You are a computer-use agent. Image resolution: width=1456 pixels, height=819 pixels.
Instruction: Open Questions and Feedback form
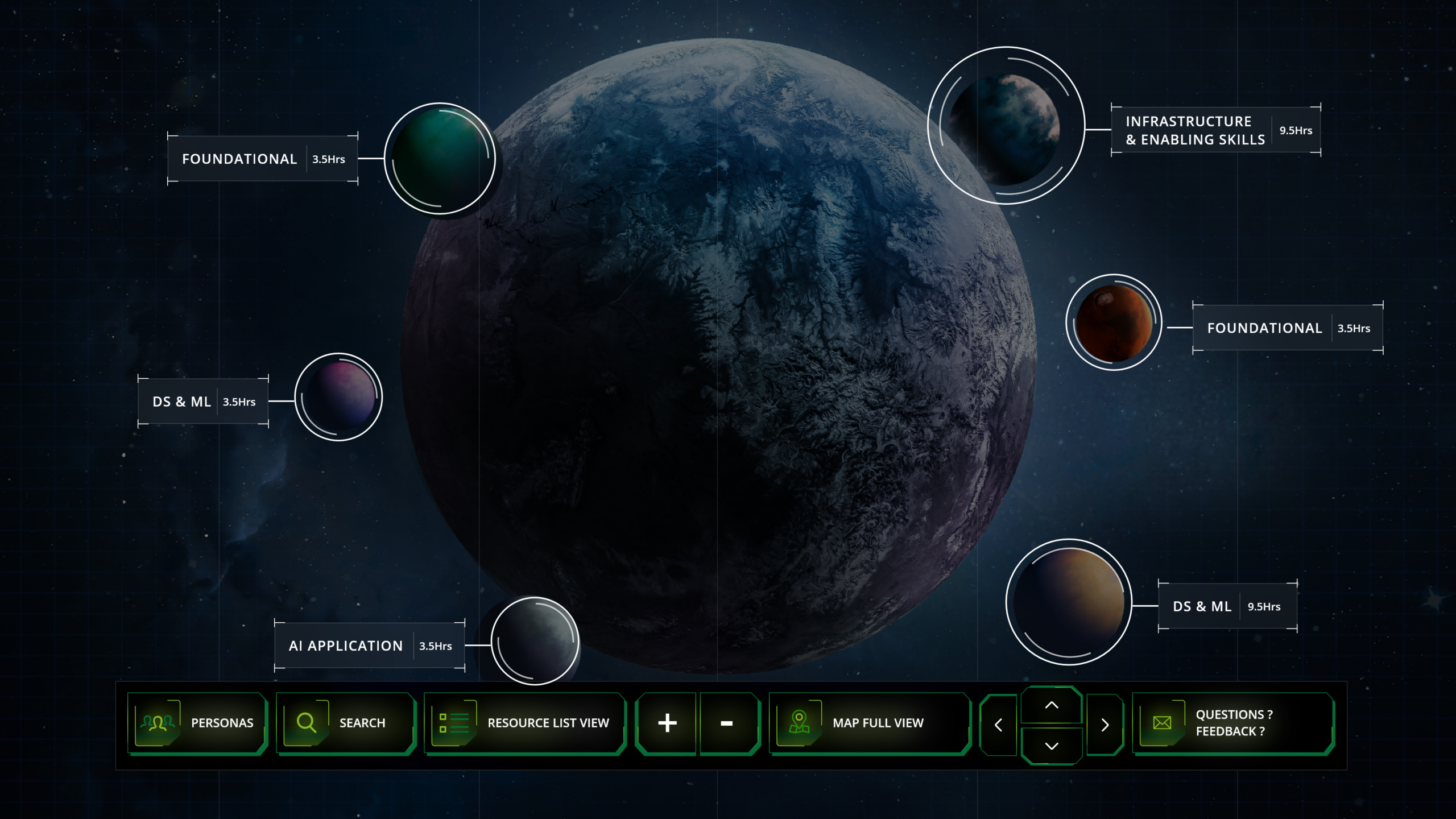[1233, 723]
